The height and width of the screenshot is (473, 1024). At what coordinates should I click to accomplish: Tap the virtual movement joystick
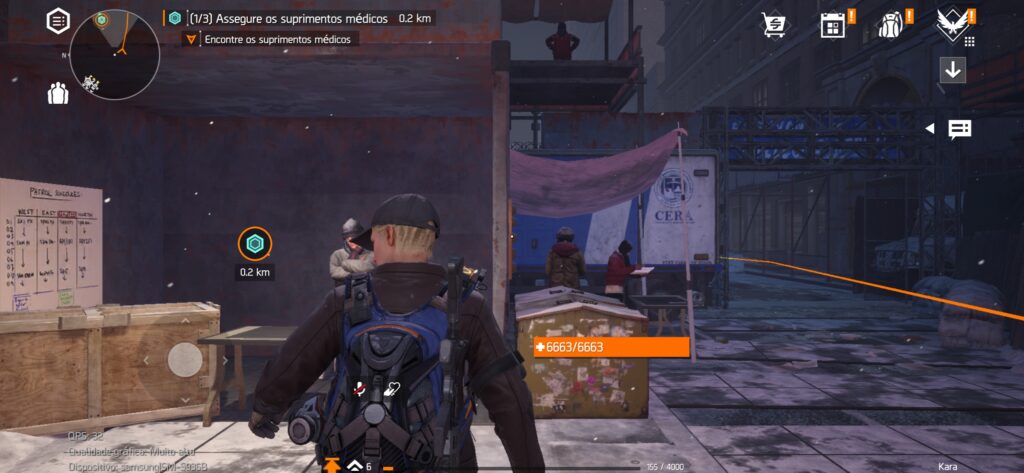[185, 359]
